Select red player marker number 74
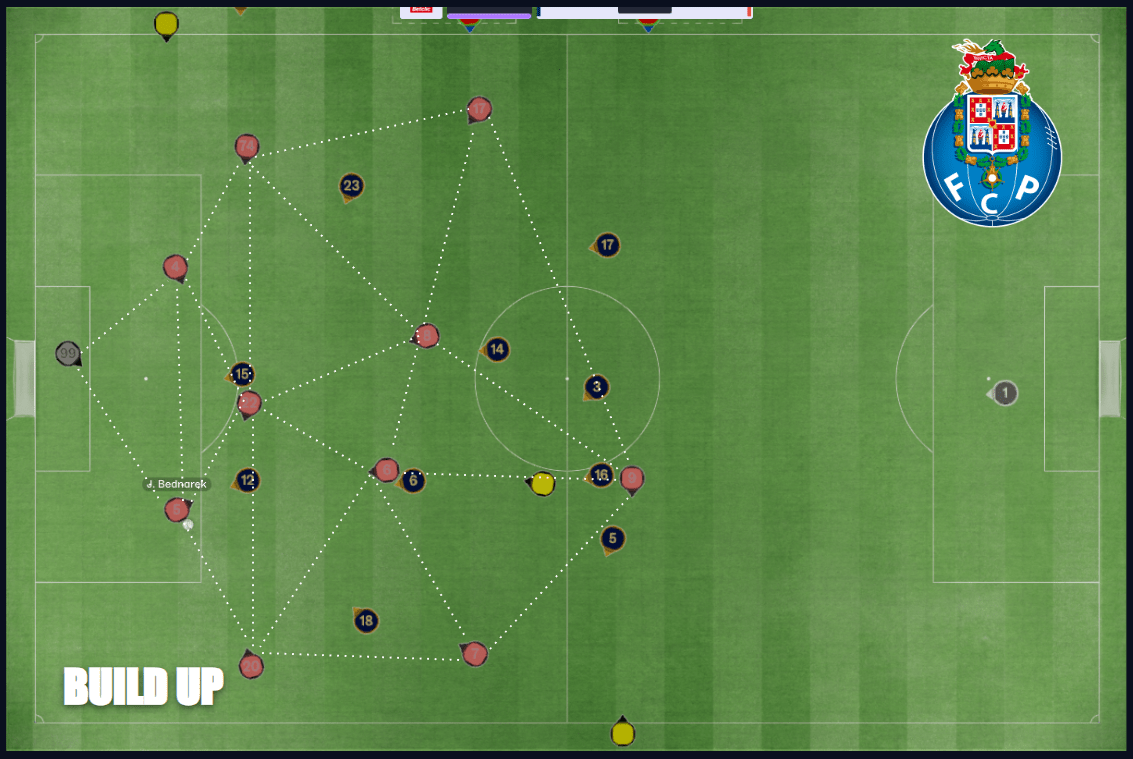The image size is (1133, 759). 247,147
